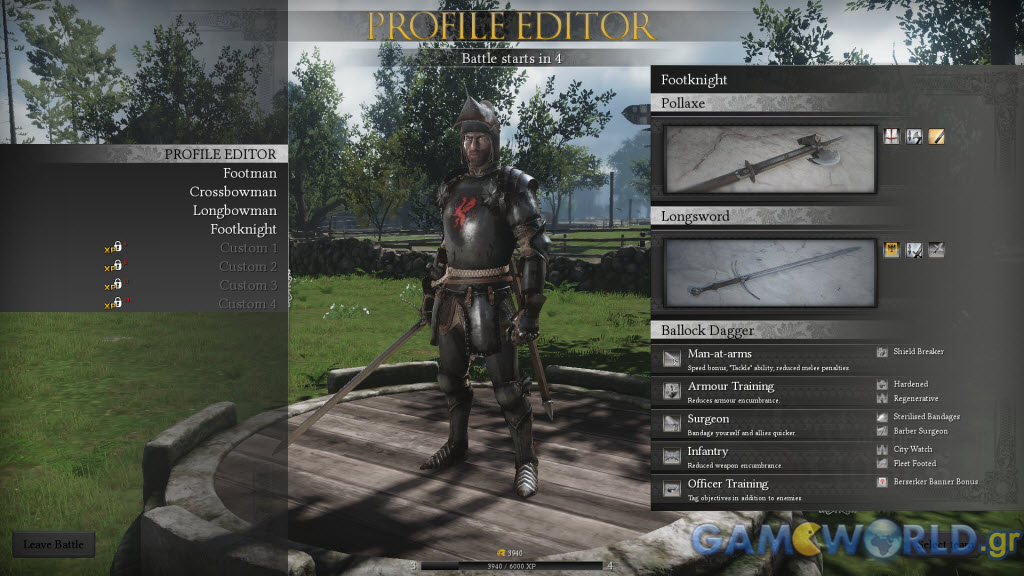
Task: Pick the locked Custom 4 profile
Action: [248, 304]
